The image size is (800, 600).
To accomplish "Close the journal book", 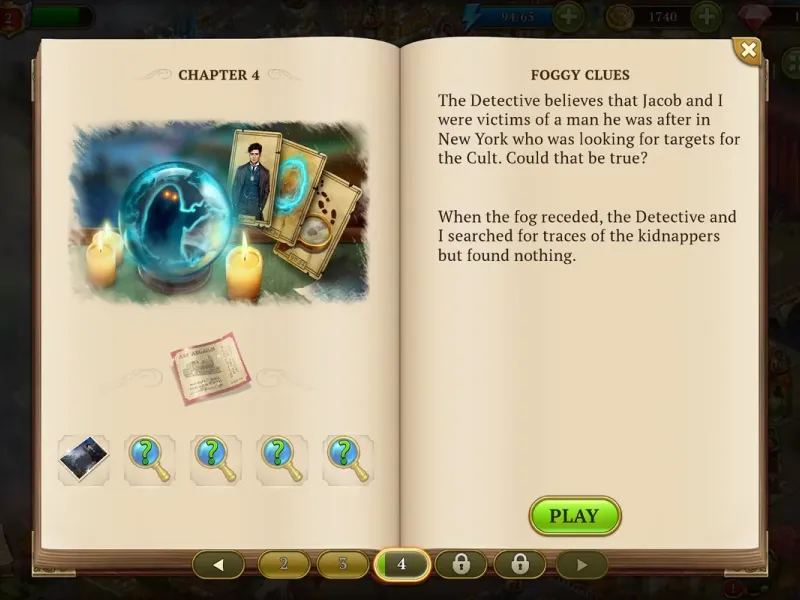I will [747, 51].
